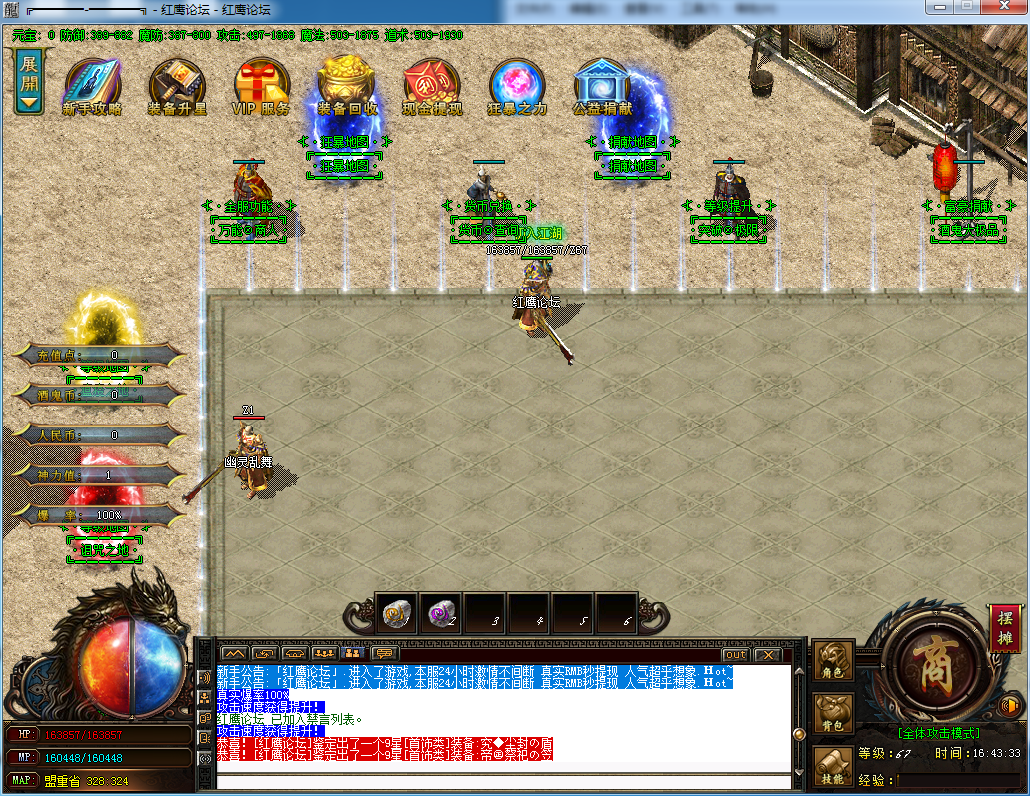Toggle the 展開 expand button
This screenshot has width=1030, height=796.
pos(29,79)
